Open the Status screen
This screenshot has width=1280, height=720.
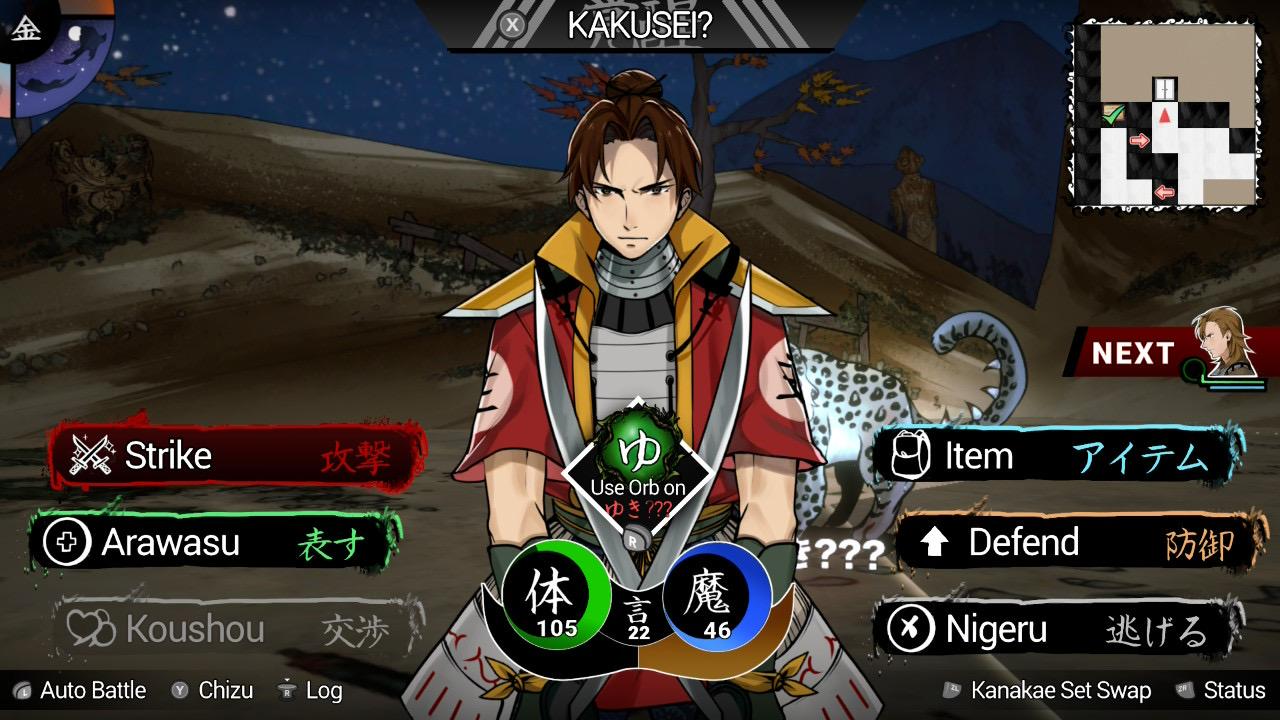(1222, 691)
